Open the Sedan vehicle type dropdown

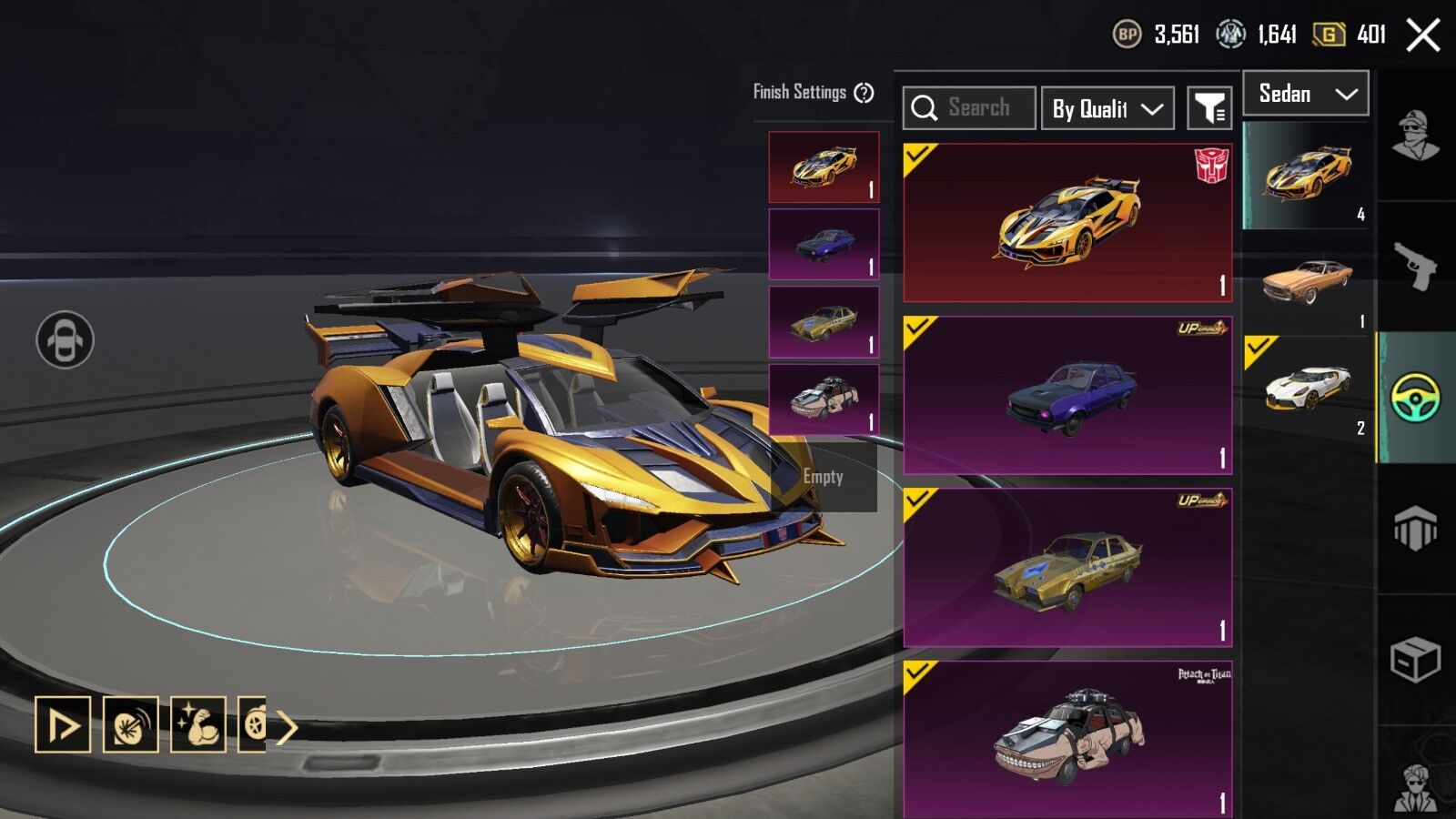(x=1305, y=94)
